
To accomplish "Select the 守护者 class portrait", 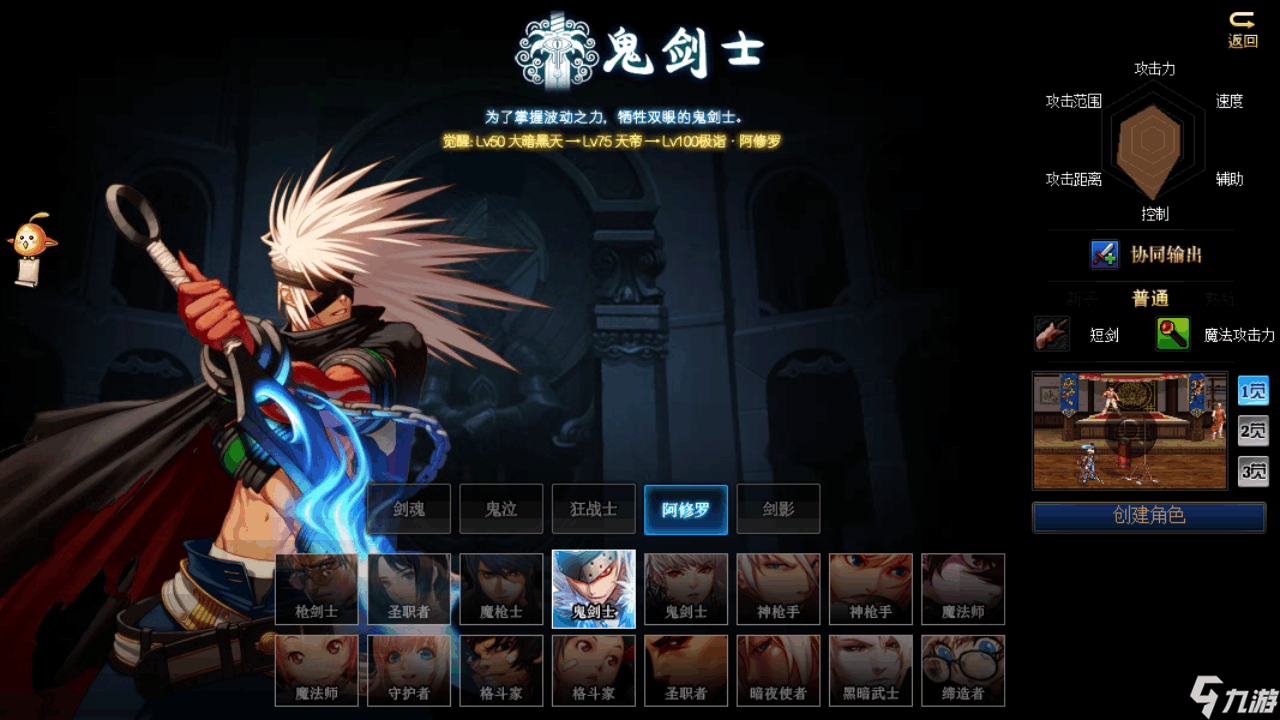I will coord(408,670).
